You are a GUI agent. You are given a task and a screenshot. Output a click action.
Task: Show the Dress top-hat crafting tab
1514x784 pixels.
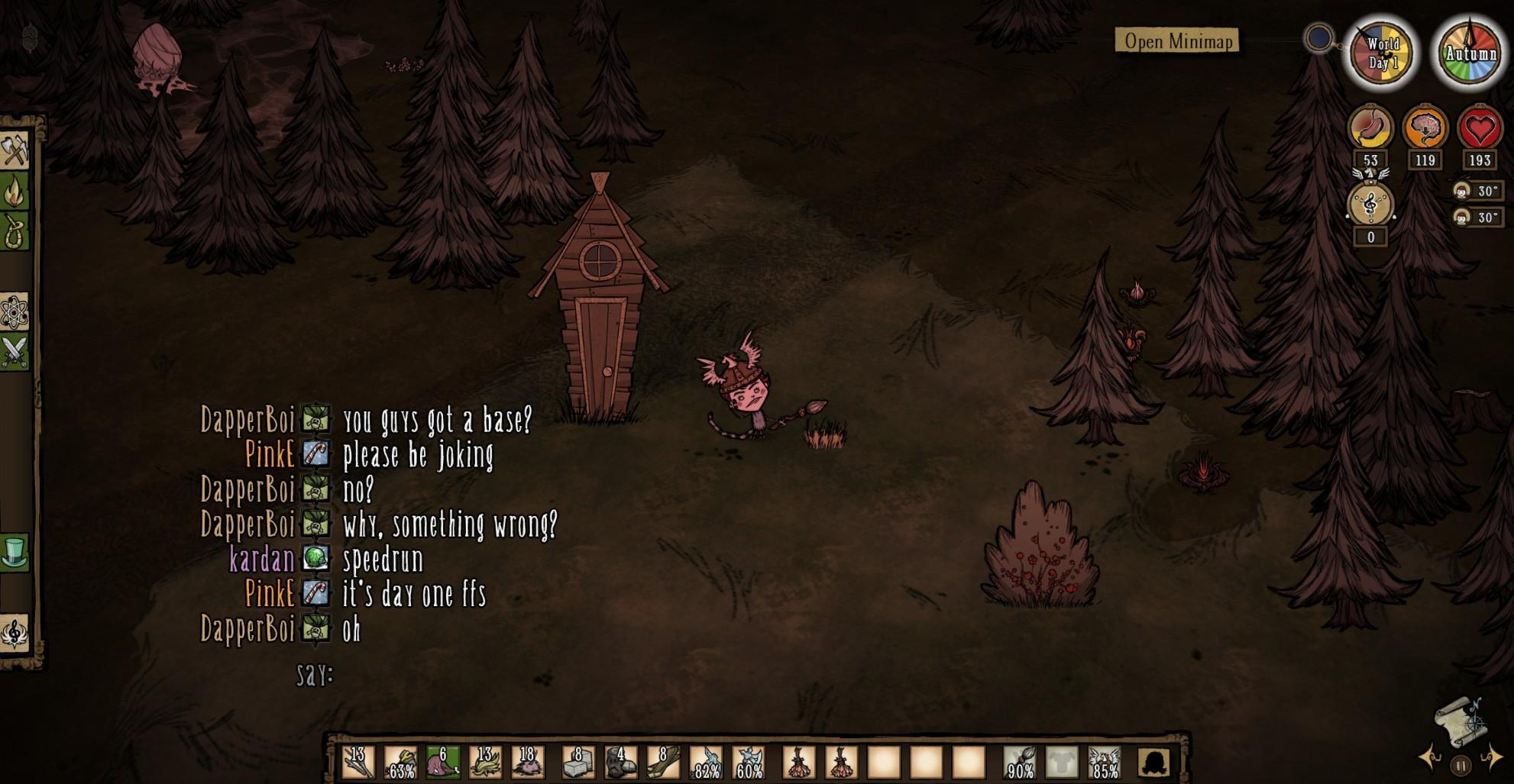pyautogui.click(x=15, y=551)
